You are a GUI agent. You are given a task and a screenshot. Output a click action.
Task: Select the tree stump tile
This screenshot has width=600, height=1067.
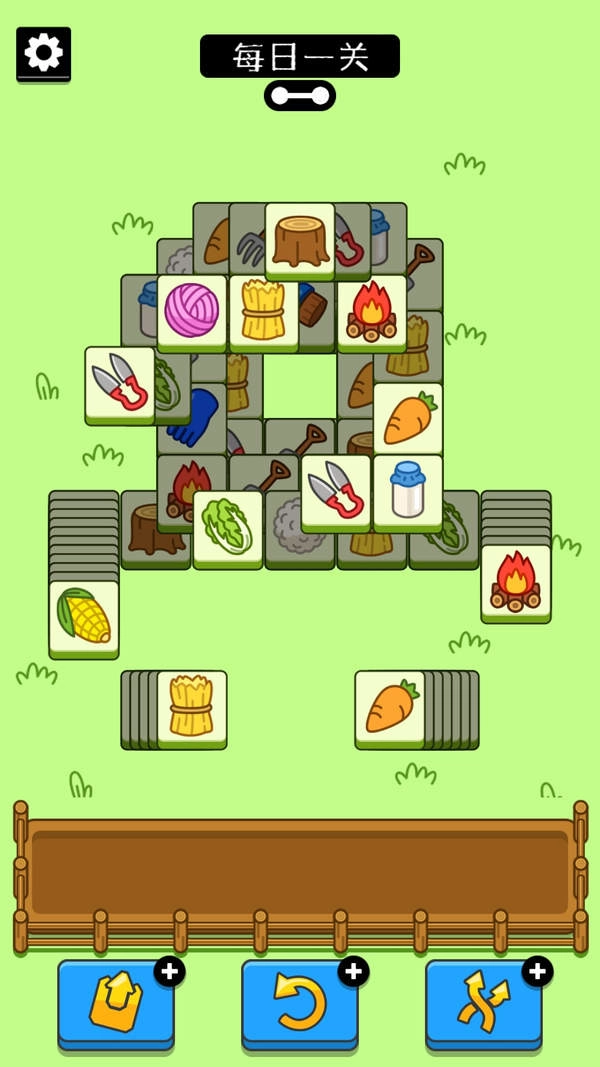pyautogui.click(x=300, y=240)
